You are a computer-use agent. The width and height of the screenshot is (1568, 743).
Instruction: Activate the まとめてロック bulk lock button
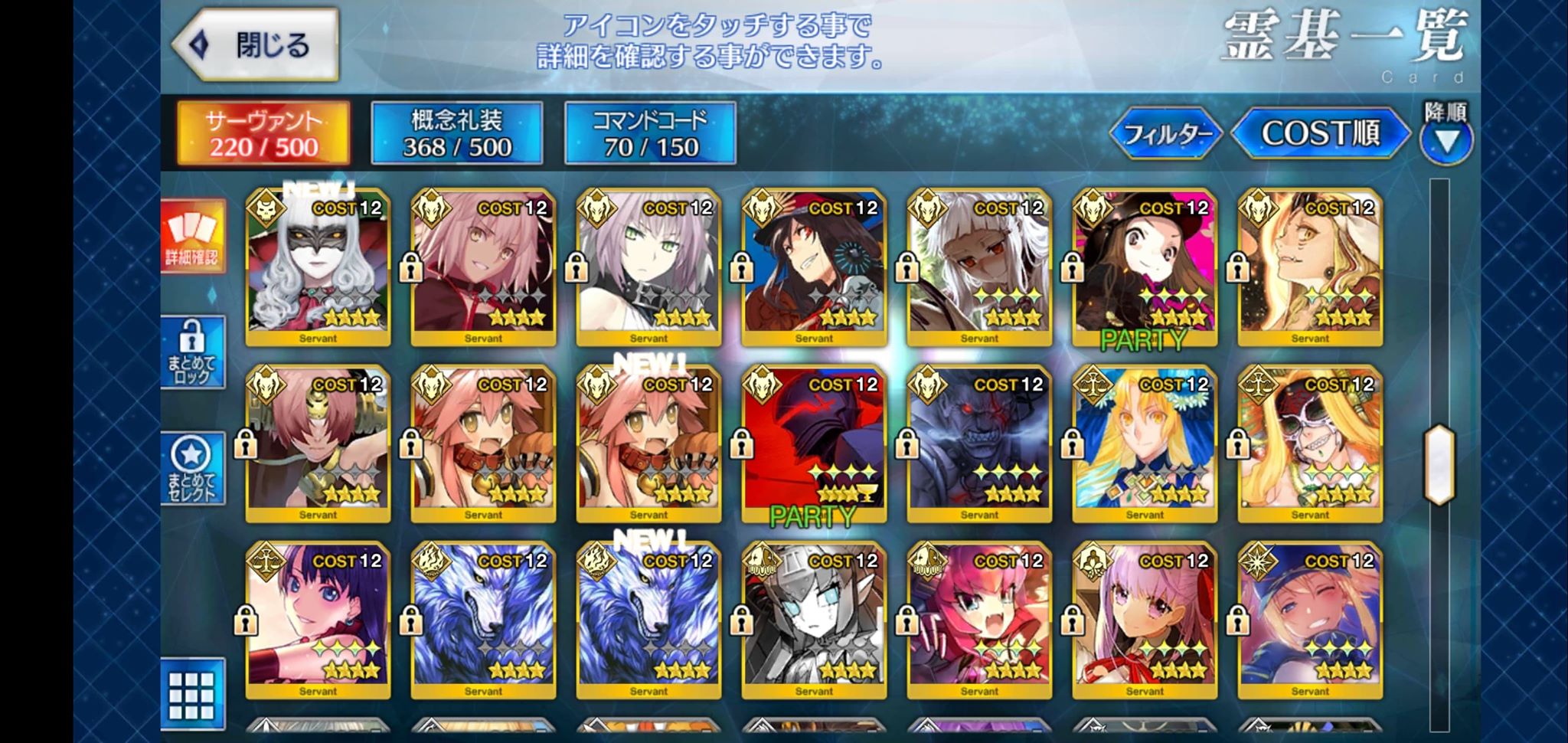(x=192, y=352)
